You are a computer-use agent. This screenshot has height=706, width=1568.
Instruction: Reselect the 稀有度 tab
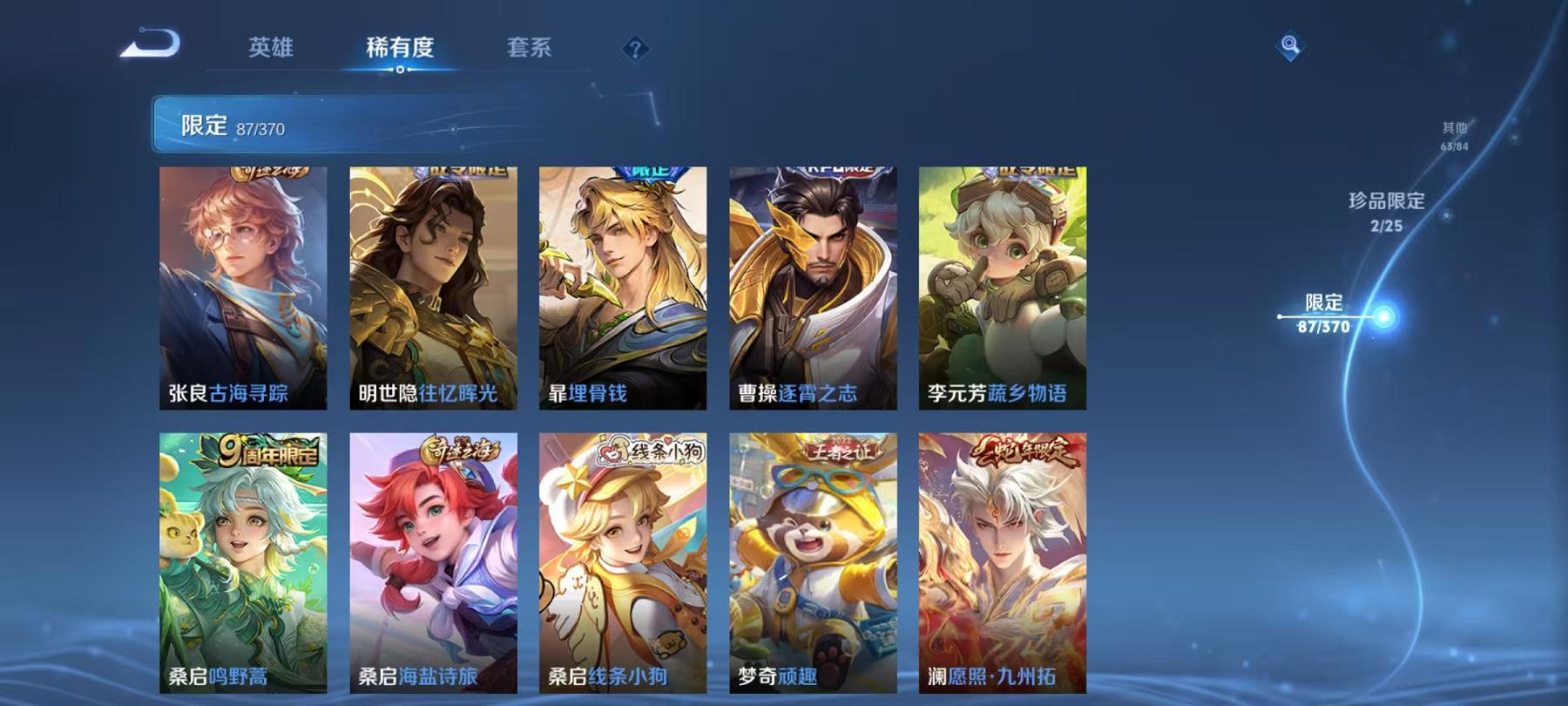(400, 50)
